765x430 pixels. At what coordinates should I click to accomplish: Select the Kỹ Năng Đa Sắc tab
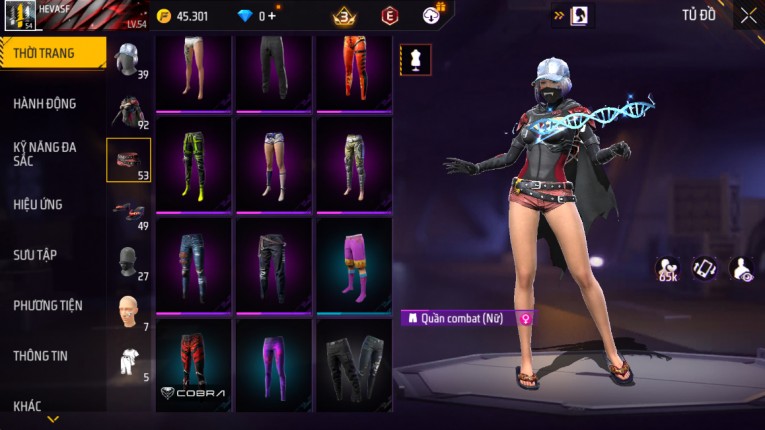tap(45, 153)
